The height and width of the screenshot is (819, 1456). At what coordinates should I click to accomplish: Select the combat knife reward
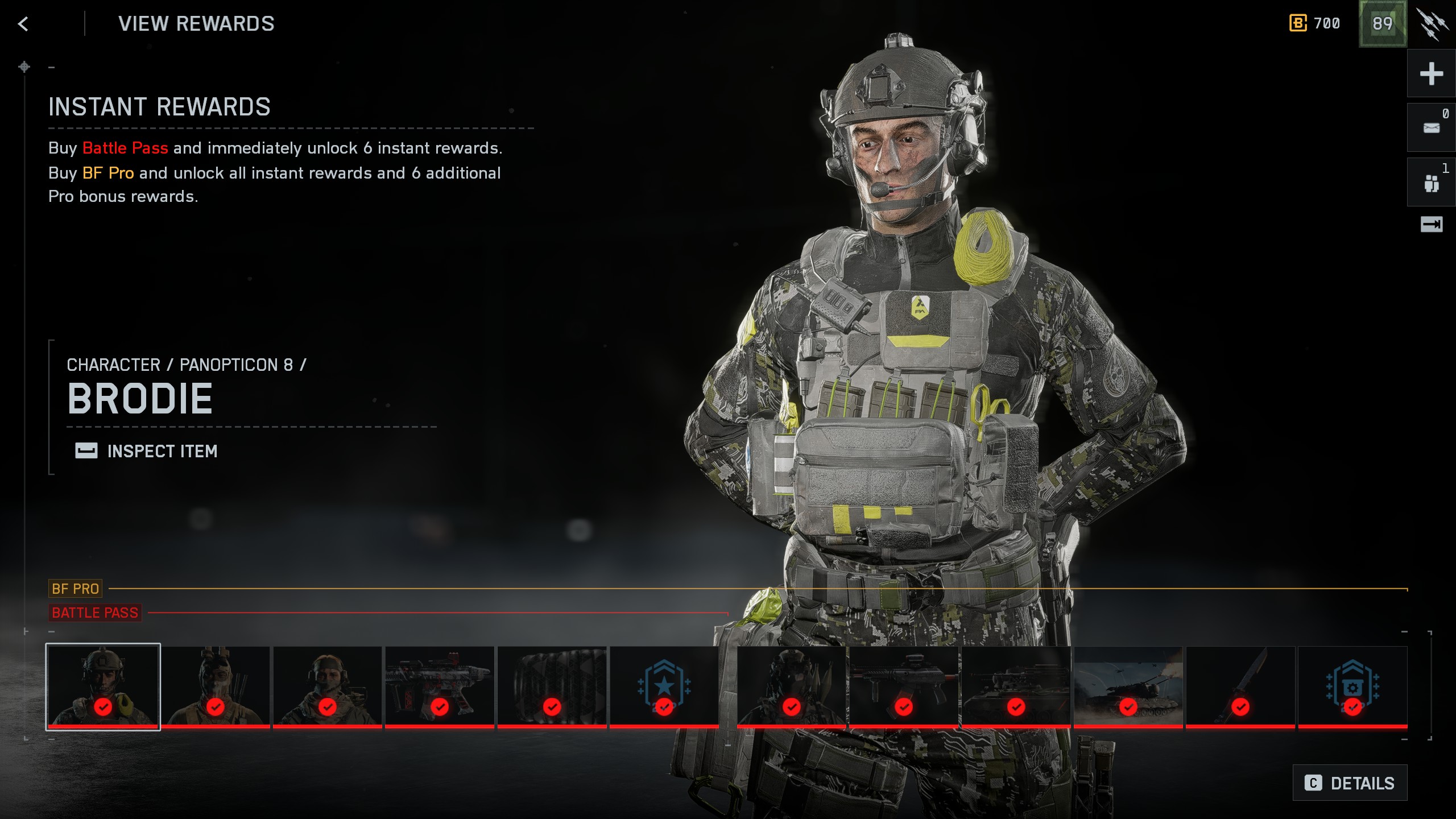pyautogui.click(x=1240, y=686)
